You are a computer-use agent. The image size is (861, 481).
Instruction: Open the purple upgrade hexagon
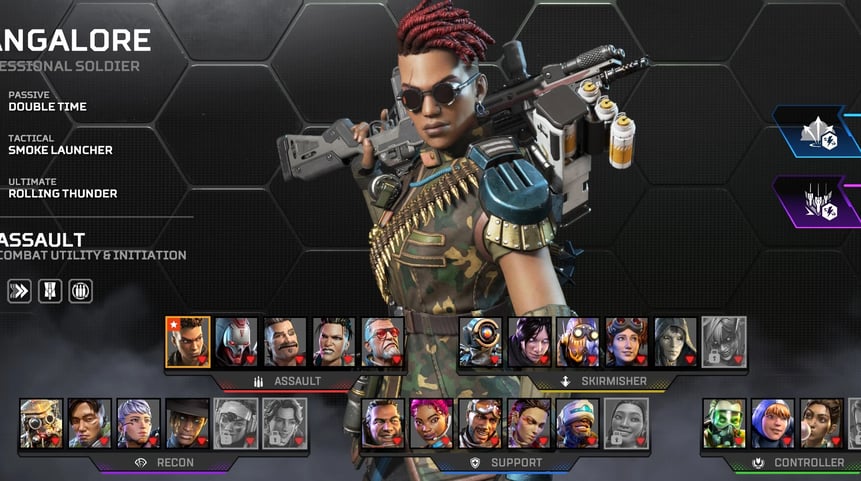pyautogui.click(x=820, y=201)
